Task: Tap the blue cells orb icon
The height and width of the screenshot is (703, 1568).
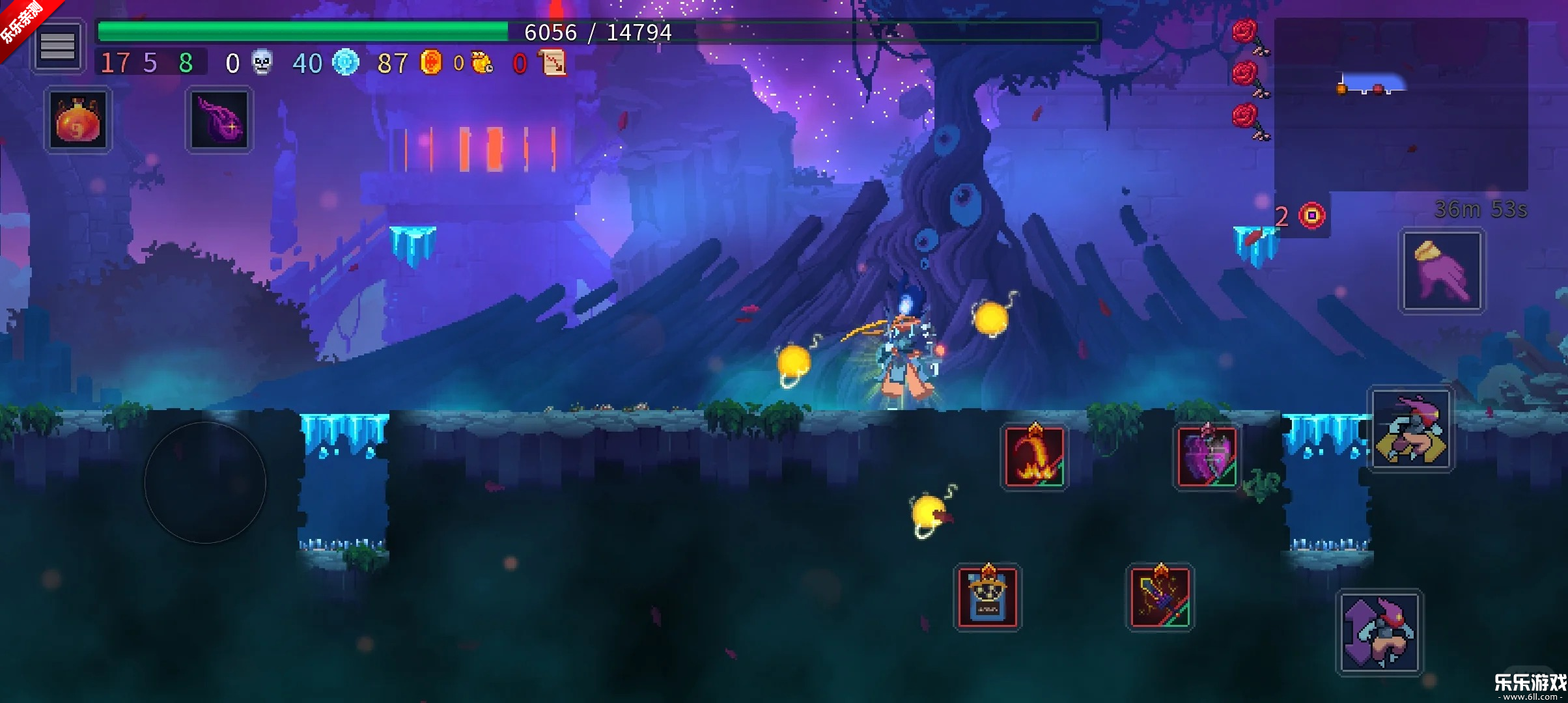Action: click(x=347, y=62)
